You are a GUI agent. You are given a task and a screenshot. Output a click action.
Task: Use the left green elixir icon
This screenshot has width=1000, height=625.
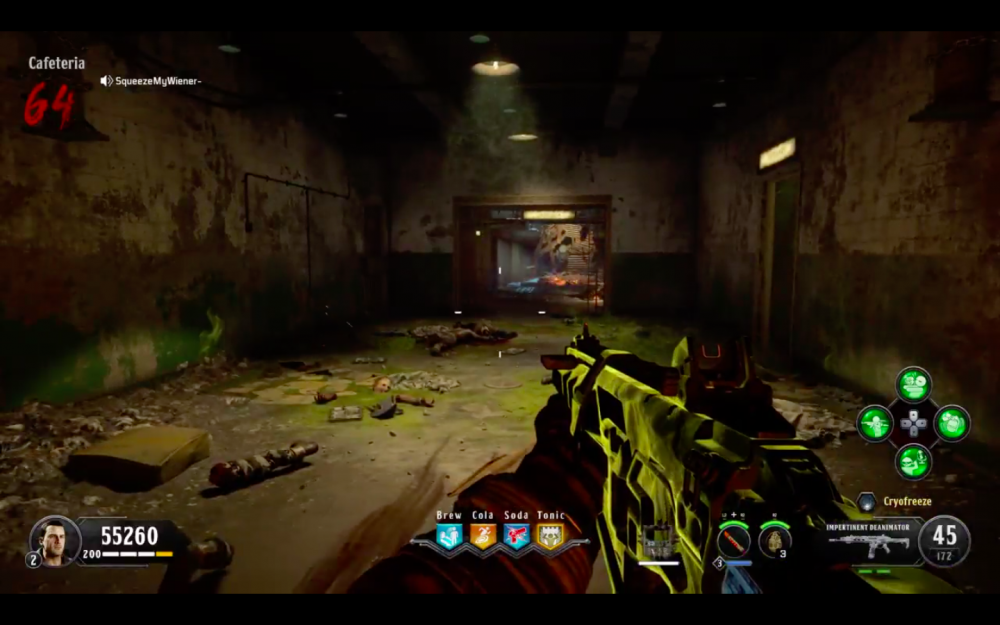[x=875, y=423]
